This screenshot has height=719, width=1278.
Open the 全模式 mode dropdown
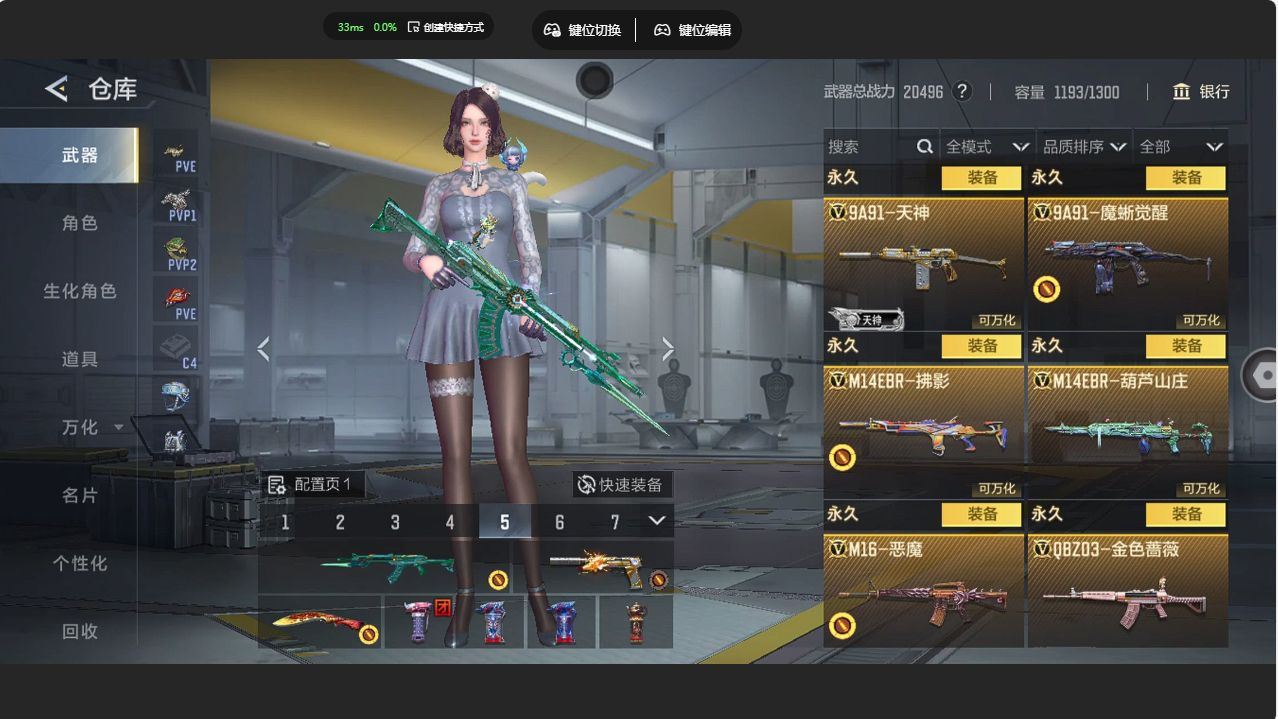pyautogui.click(x=986, y=147)
